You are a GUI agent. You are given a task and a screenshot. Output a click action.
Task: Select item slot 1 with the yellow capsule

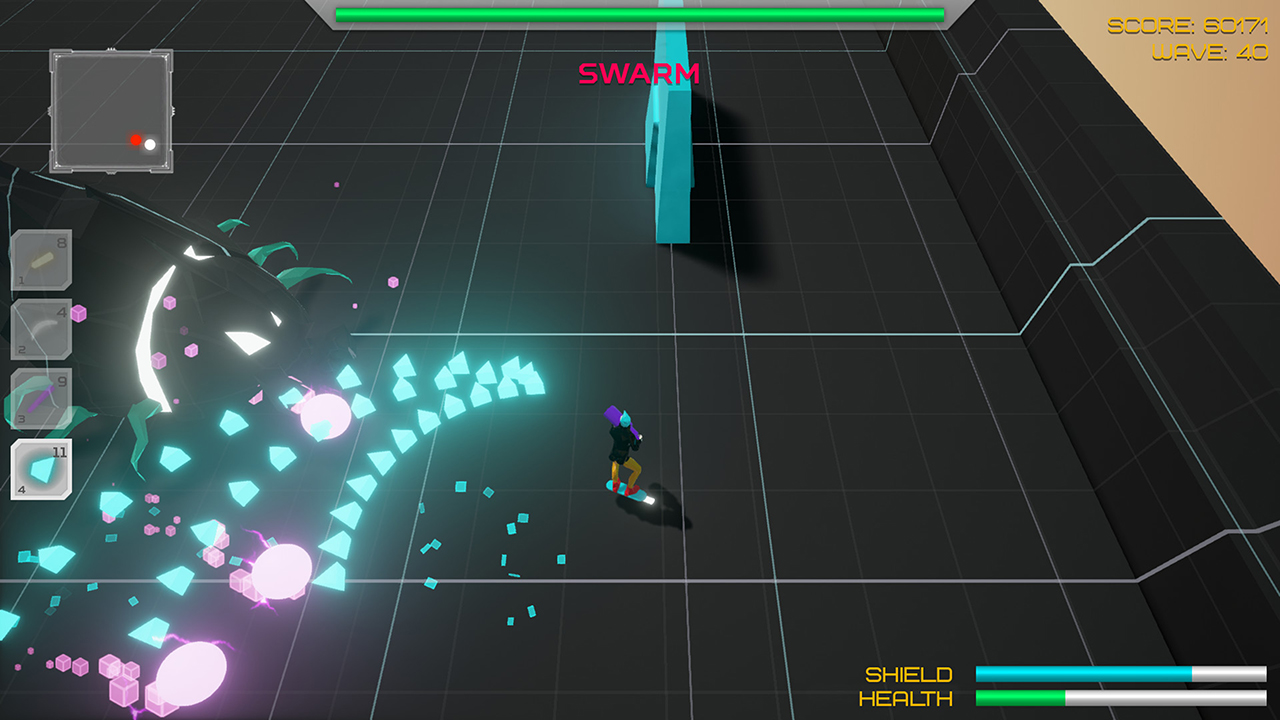[40, 259]
